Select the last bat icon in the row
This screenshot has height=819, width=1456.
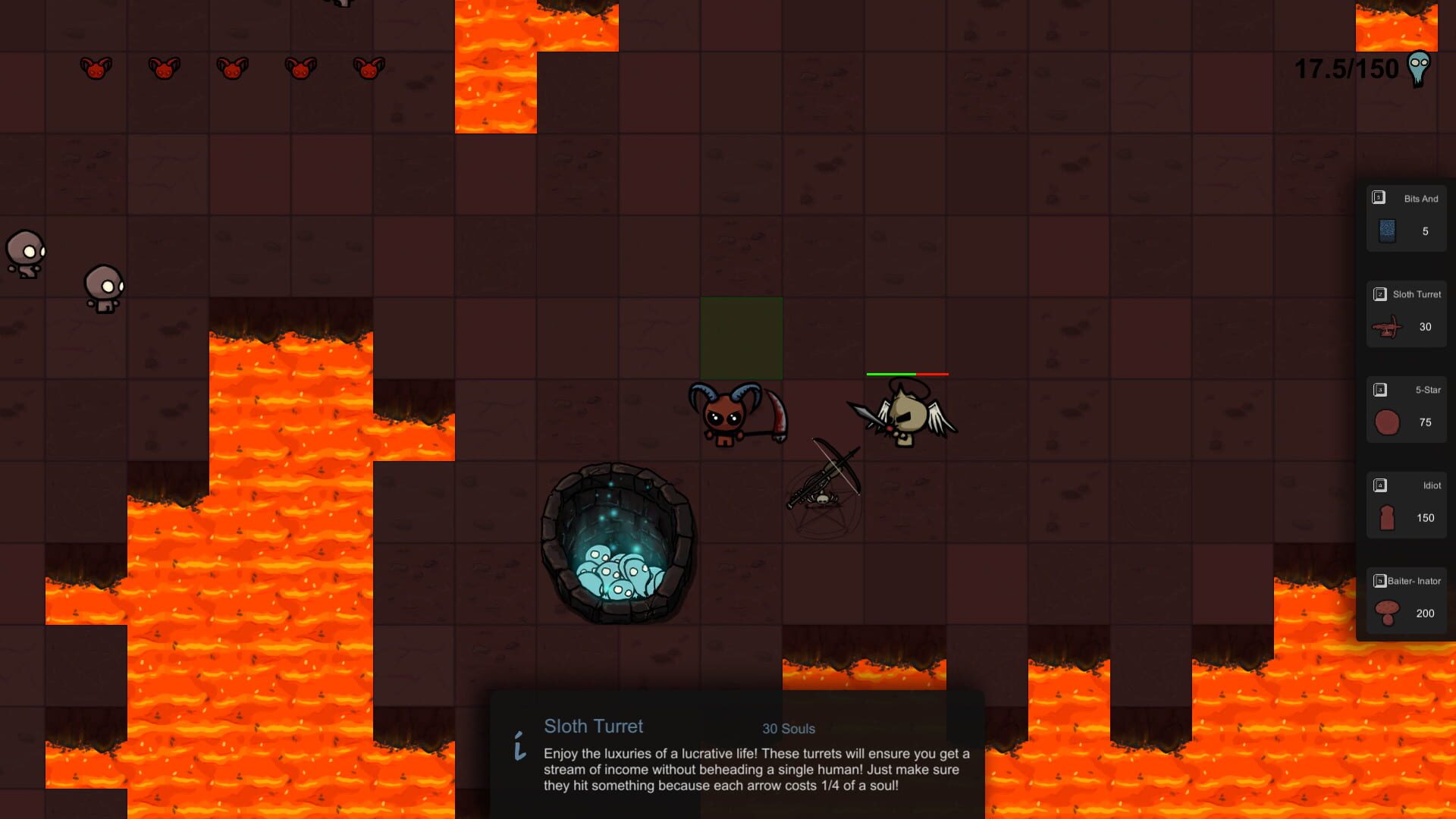pos(368,68)
